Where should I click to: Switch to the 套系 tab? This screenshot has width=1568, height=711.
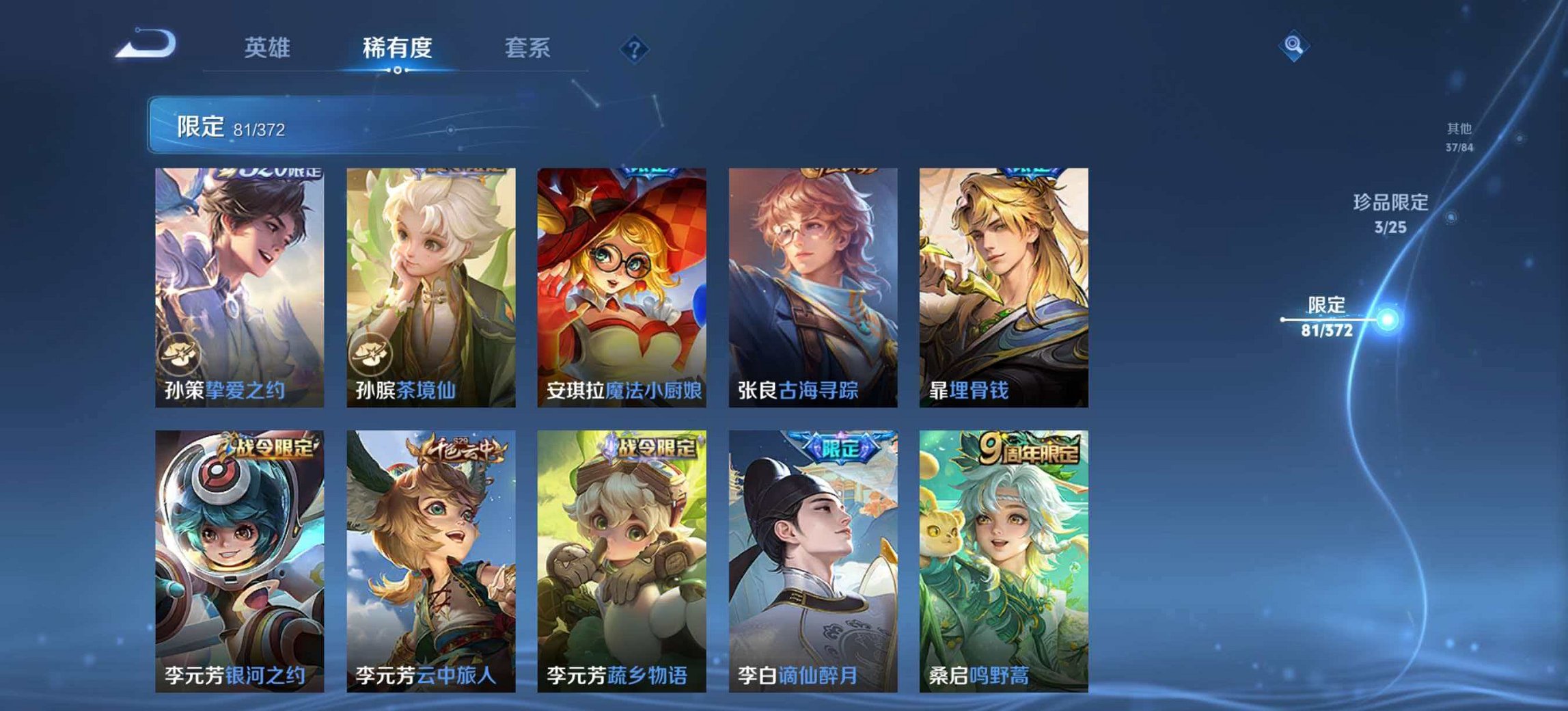point(527,47)
